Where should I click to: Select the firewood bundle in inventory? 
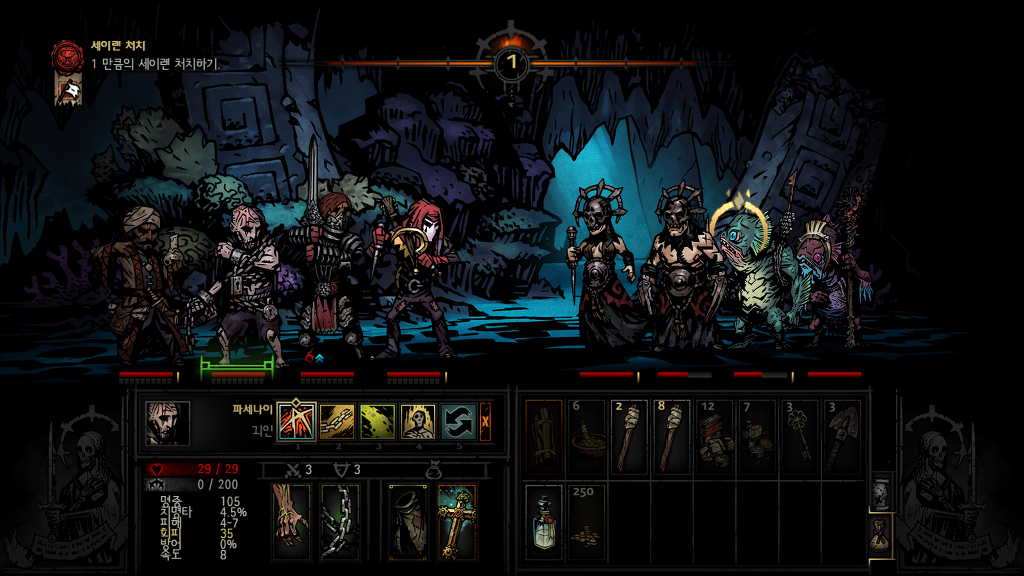544,436
